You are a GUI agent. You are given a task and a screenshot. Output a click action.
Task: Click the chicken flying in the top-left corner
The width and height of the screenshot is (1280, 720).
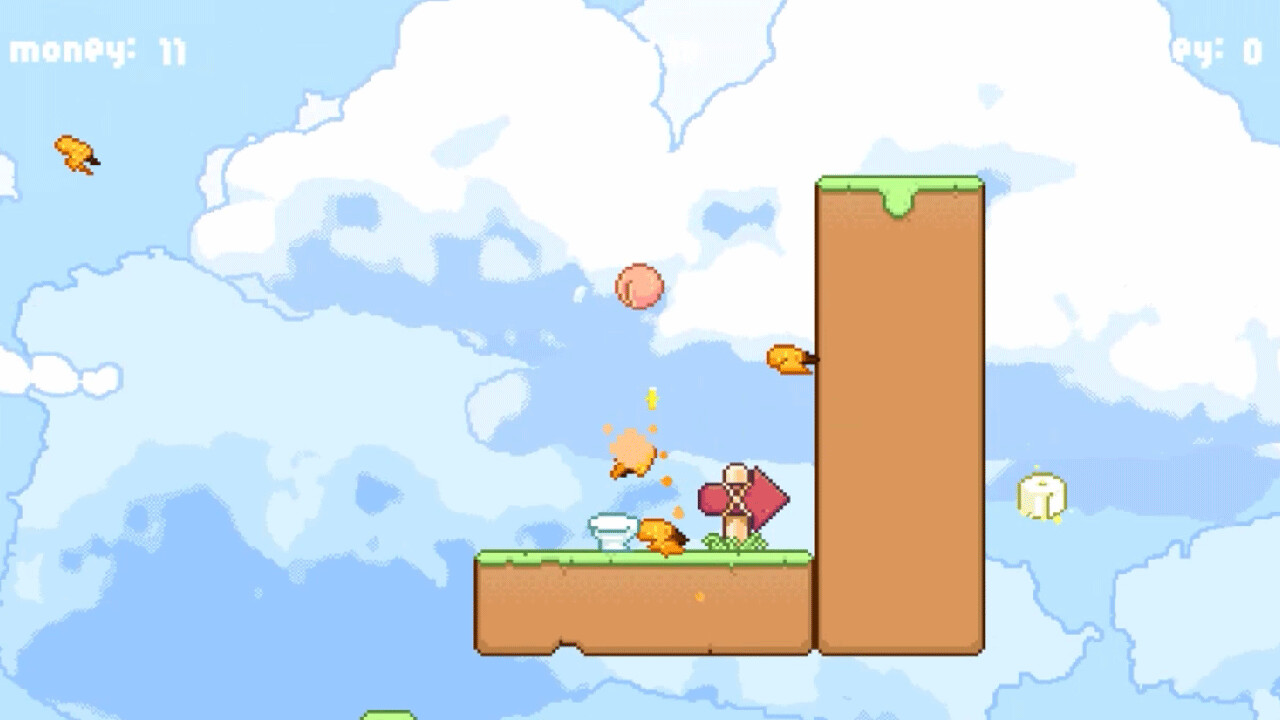click(x=75, y=152)
